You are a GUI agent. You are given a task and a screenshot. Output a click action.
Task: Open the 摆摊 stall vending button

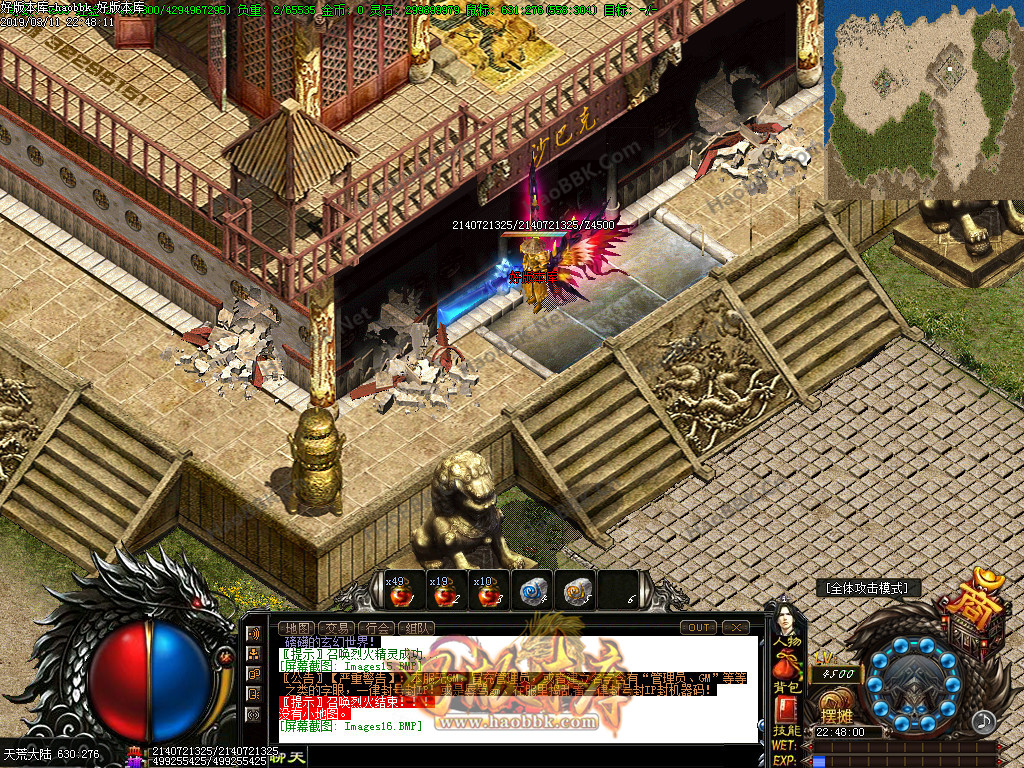836,716
